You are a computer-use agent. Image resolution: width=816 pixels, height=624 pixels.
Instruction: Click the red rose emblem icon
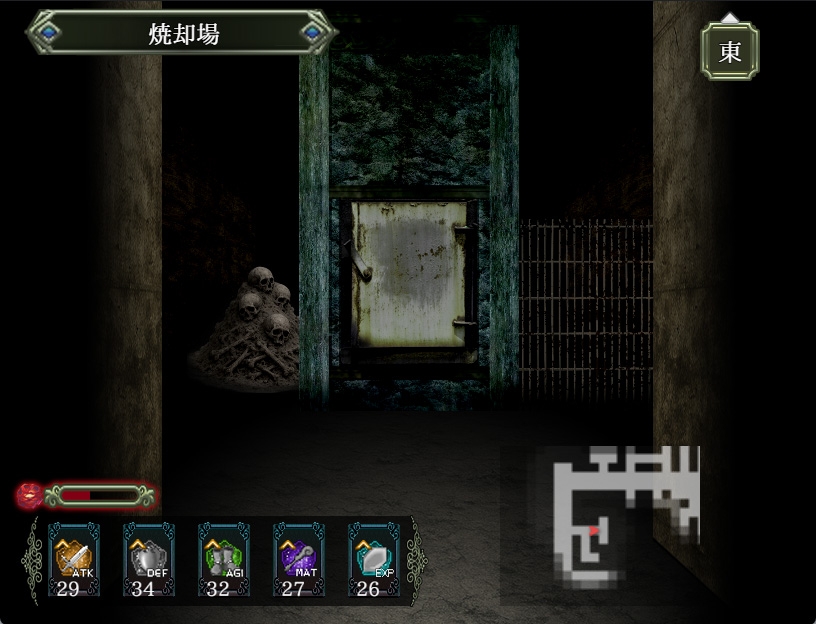pos(30,495)
